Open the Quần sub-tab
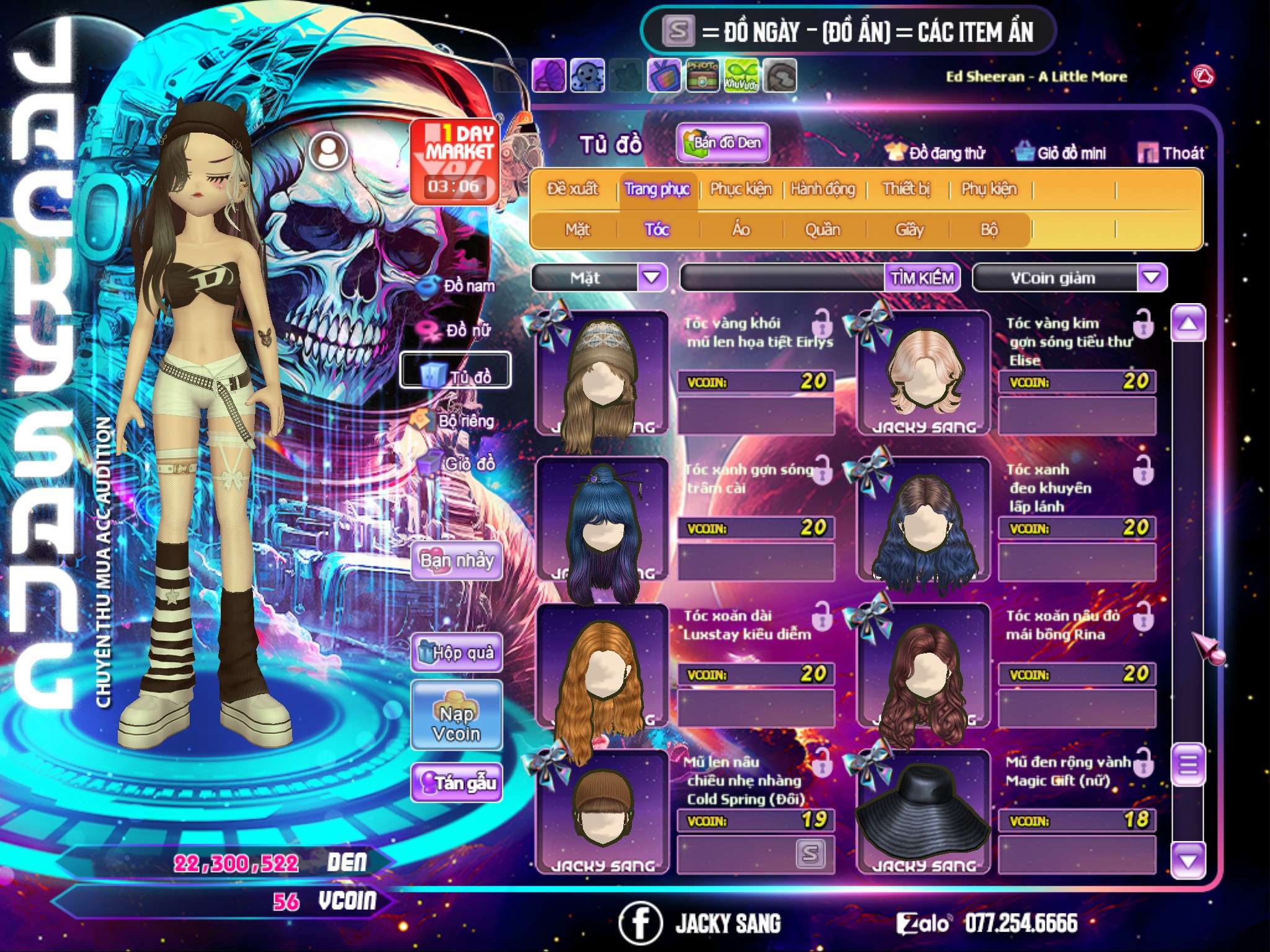Image resolution: width=1270 pixels, height=952 pixels. [x=822, y=230]
